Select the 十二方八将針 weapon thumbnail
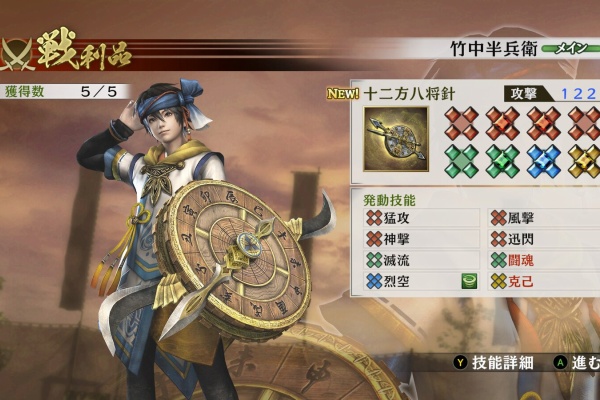Image resolution: width=600 pixels, height=400 pixels. [x=397, y=139]
